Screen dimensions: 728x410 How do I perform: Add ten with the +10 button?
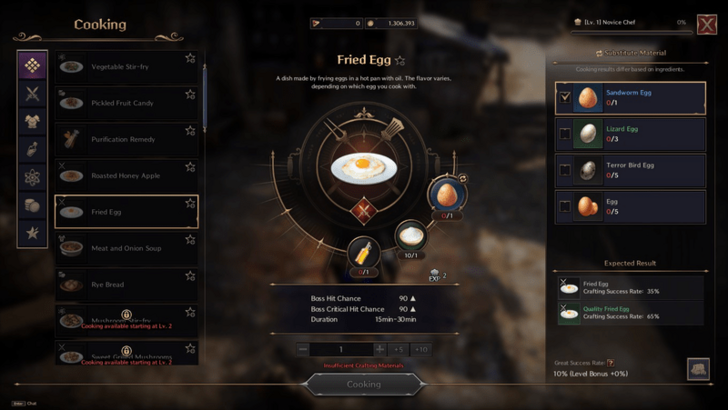(421, 349)
